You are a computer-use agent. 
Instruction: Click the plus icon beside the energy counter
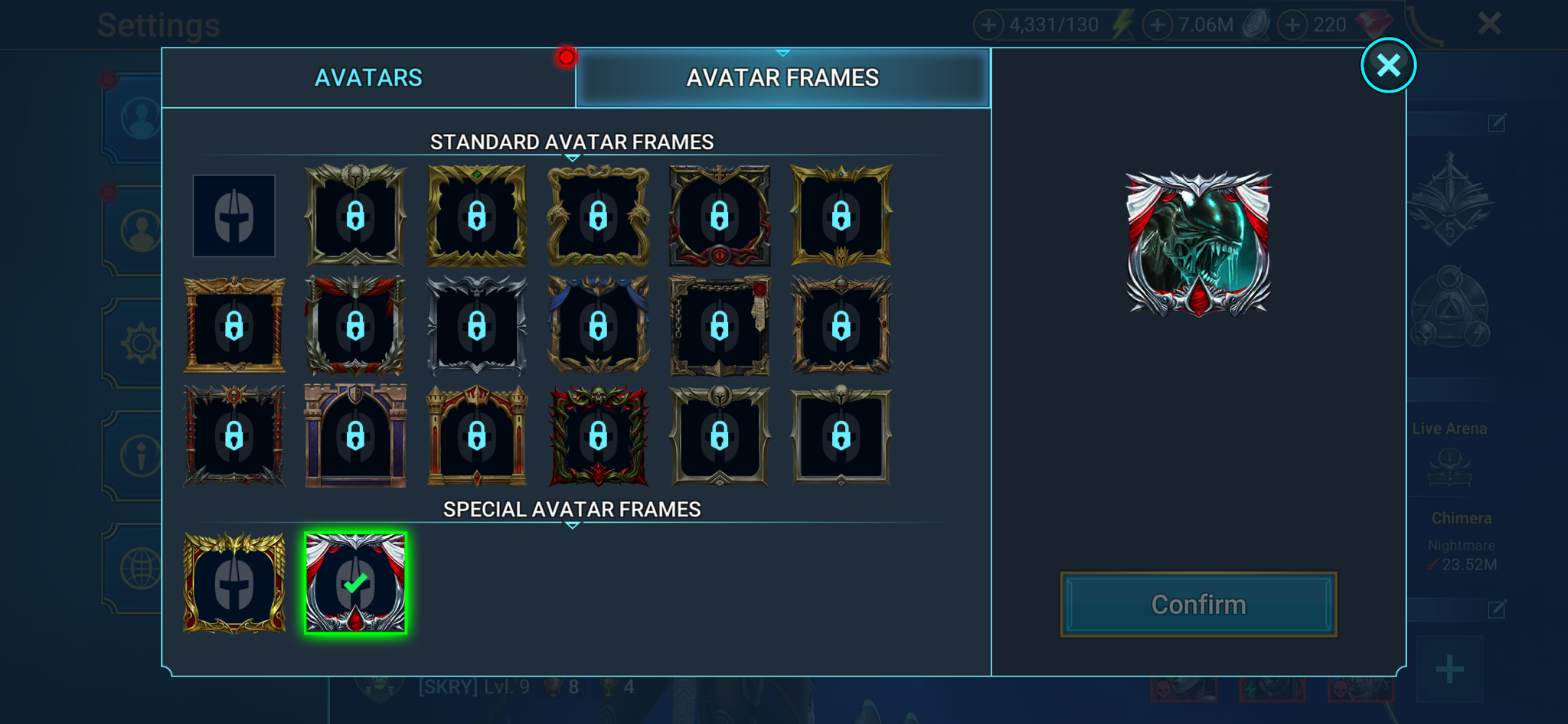[989, 24]
